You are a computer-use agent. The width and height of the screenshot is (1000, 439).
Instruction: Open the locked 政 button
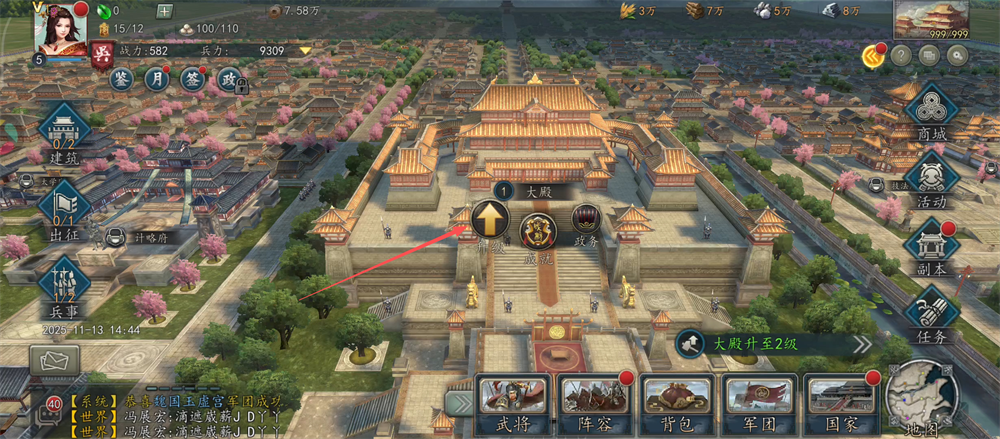229,79
